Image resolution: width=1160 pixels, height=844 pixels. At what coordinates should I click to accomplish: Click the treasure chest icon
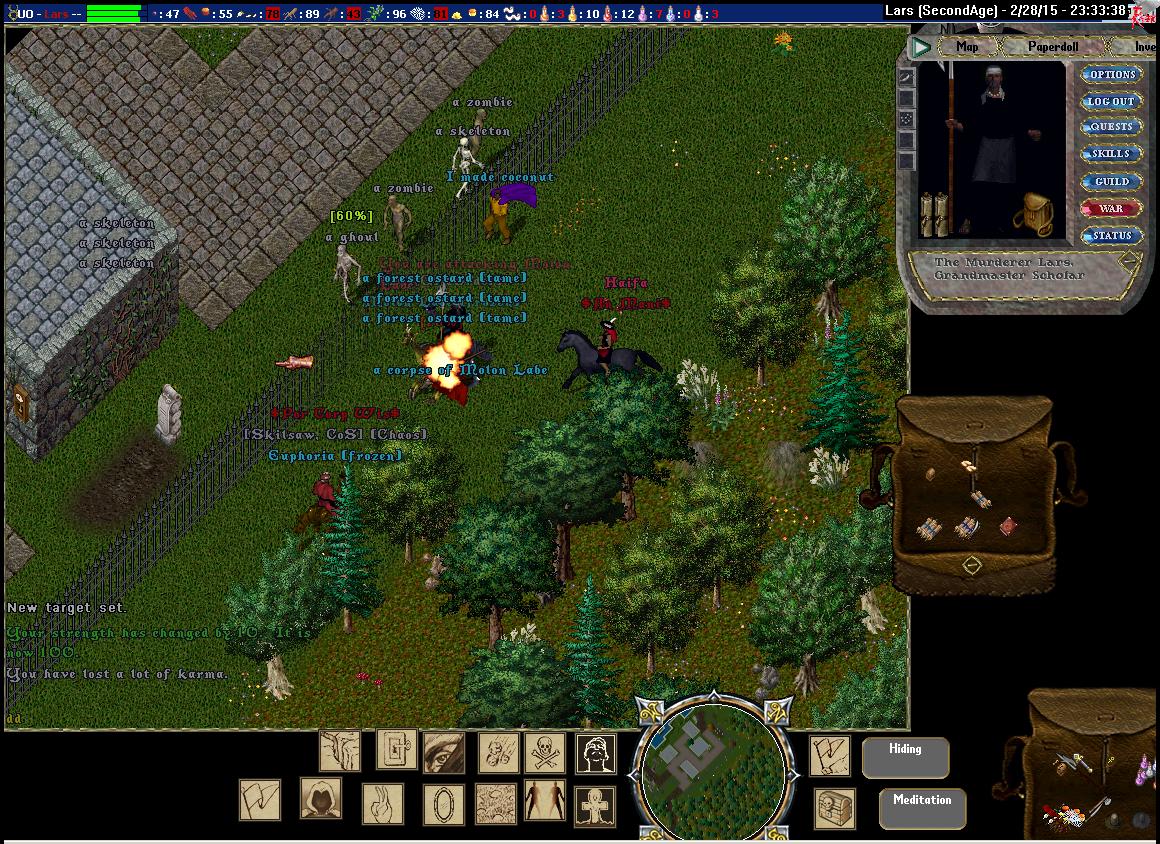click(x=835, y=806)
